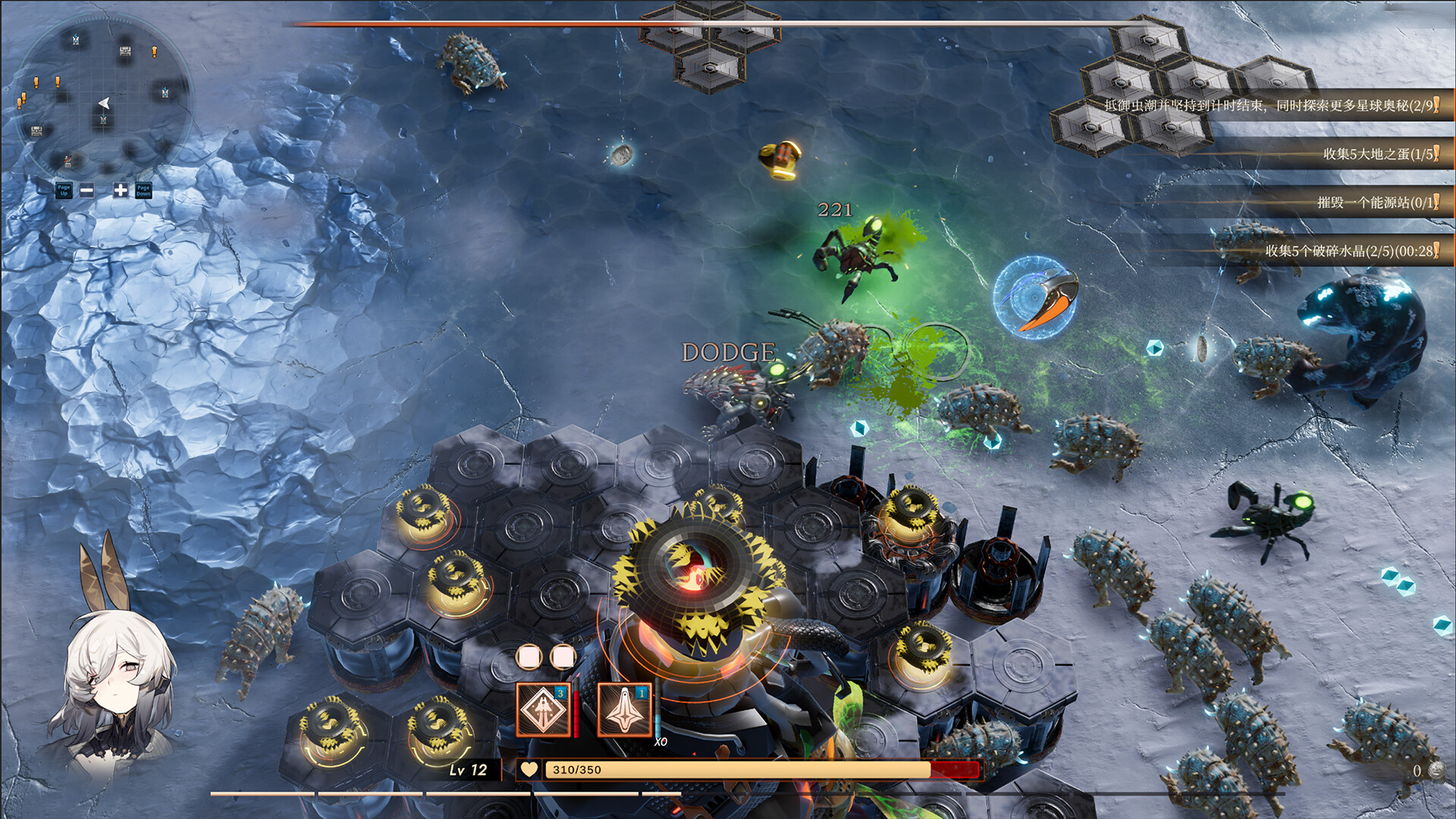Viewport: 1456px width, 819px height.
Task: Click the globe icon in bottom-right corner
Action: (1438, 772)
